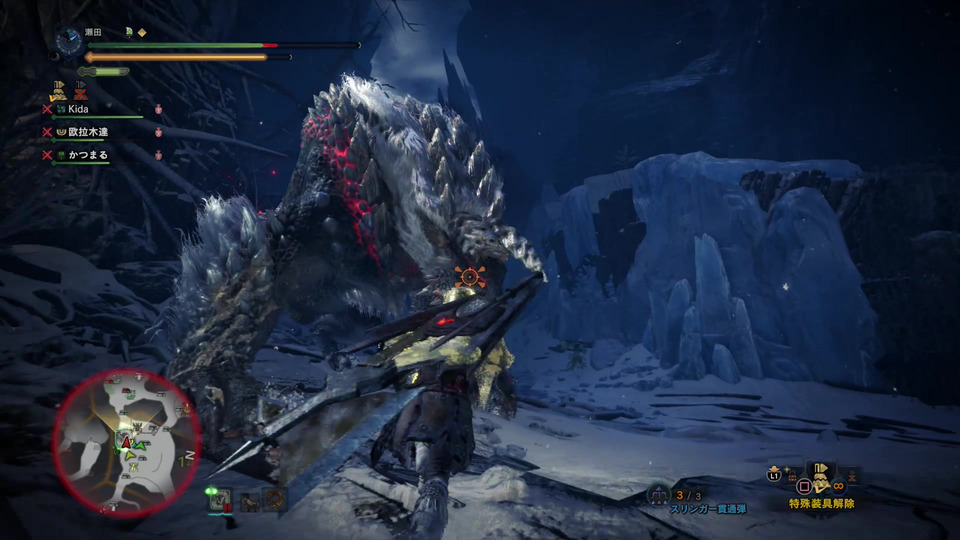Viewport: 960px width, 540px height.
Task: Open the circular area minimap
Action: [x=126, y=442]
